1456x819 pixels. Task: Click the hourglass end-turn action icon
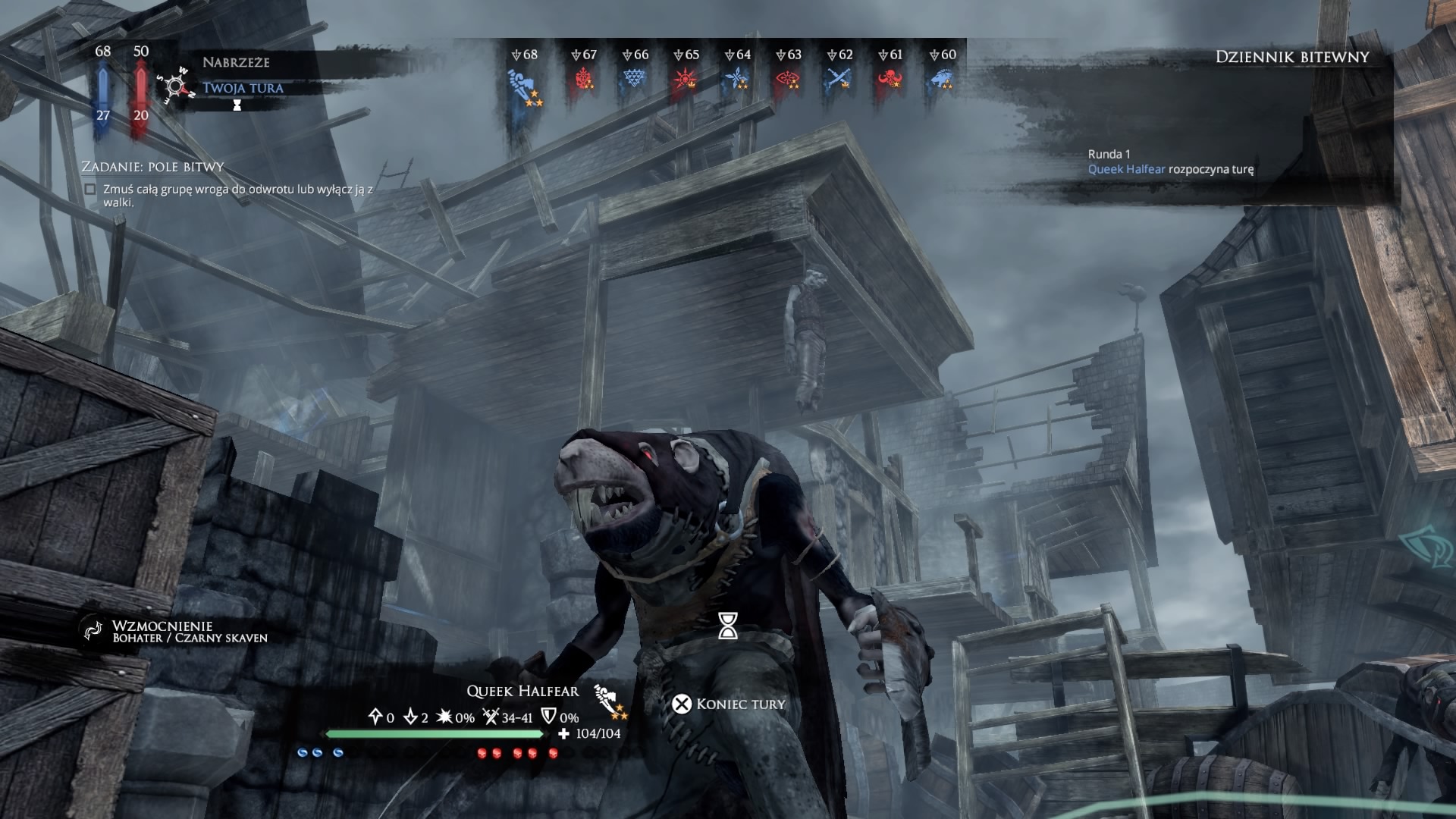click(728, 626)
